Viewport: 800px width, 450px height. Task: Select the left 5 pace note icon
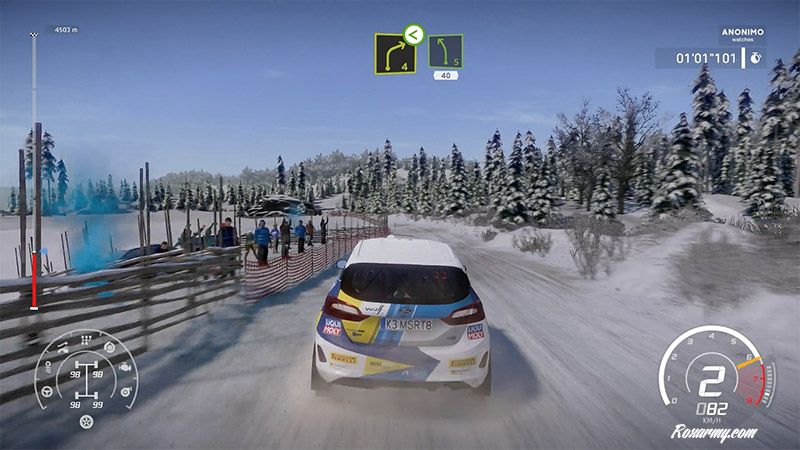click(445, 51)
